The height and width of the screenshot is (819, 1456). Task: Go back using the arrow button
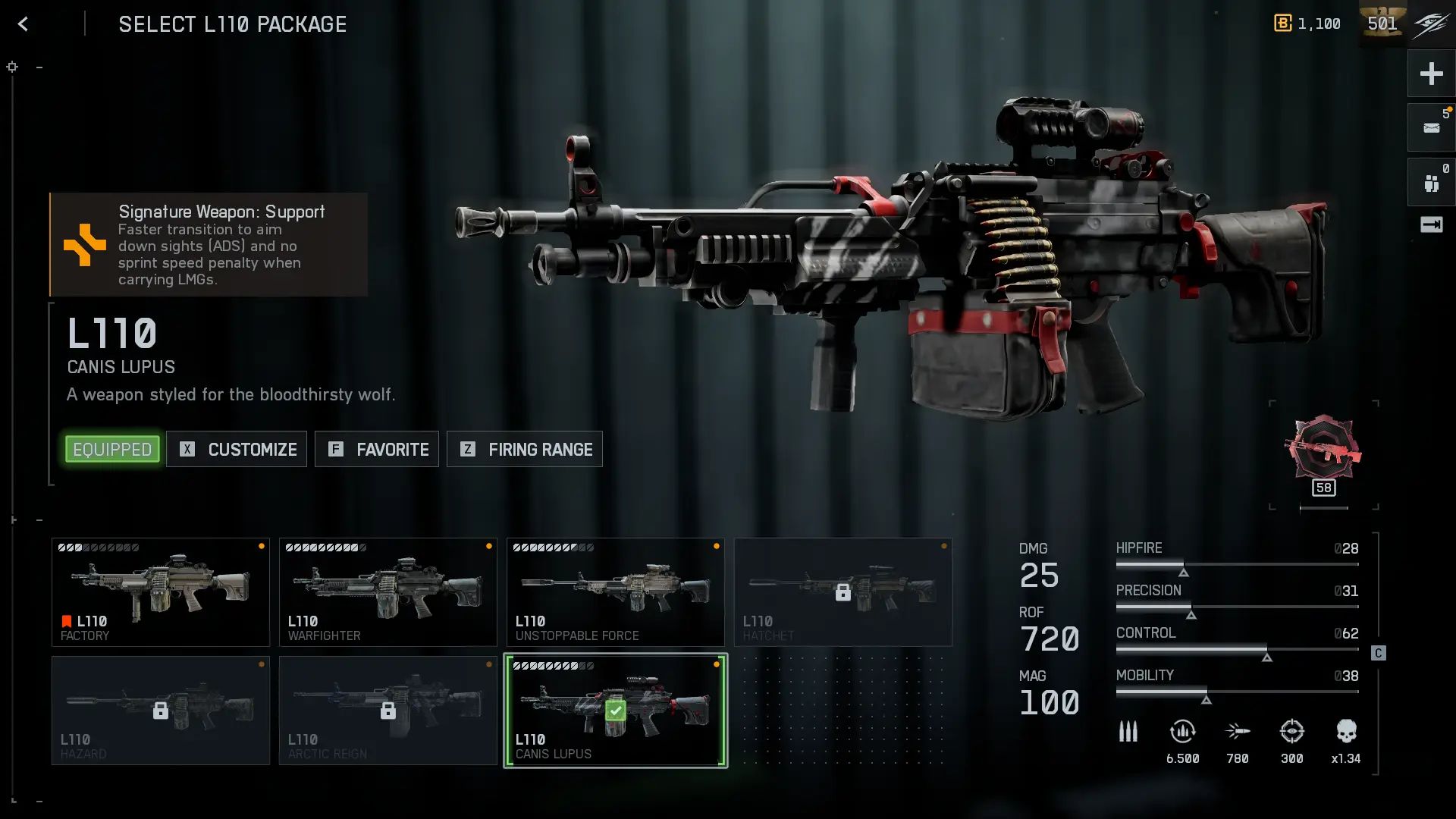24,24
